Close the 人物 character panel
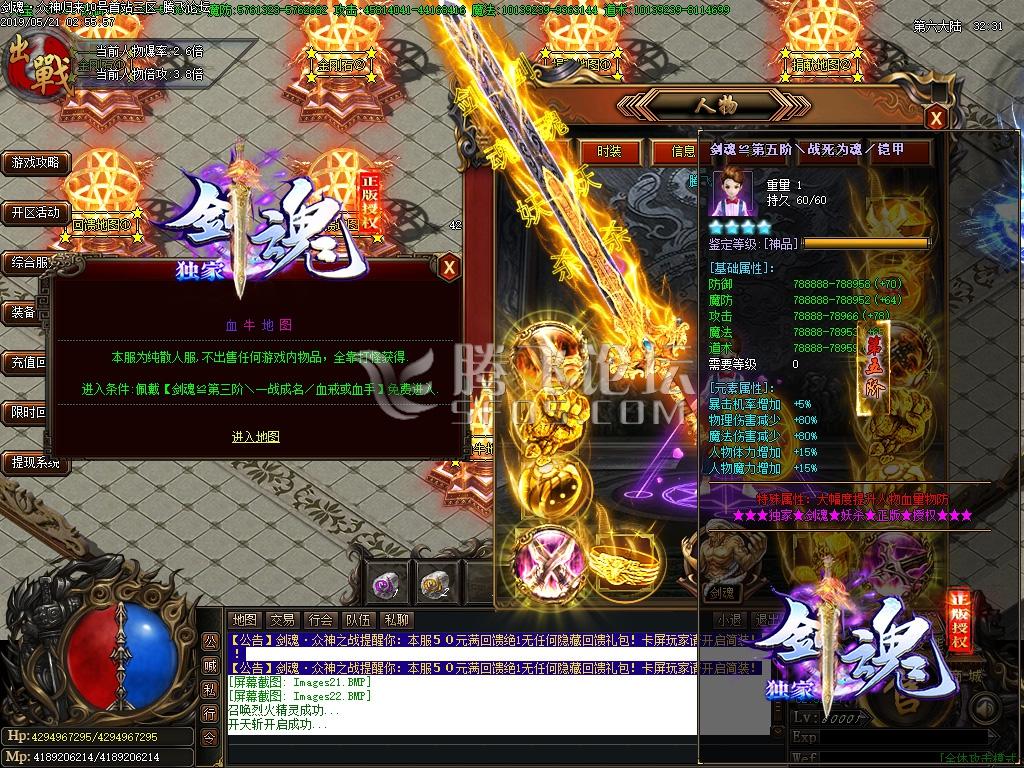The height and width of the screenshot is (768, 1024). [x=936, y=118]
